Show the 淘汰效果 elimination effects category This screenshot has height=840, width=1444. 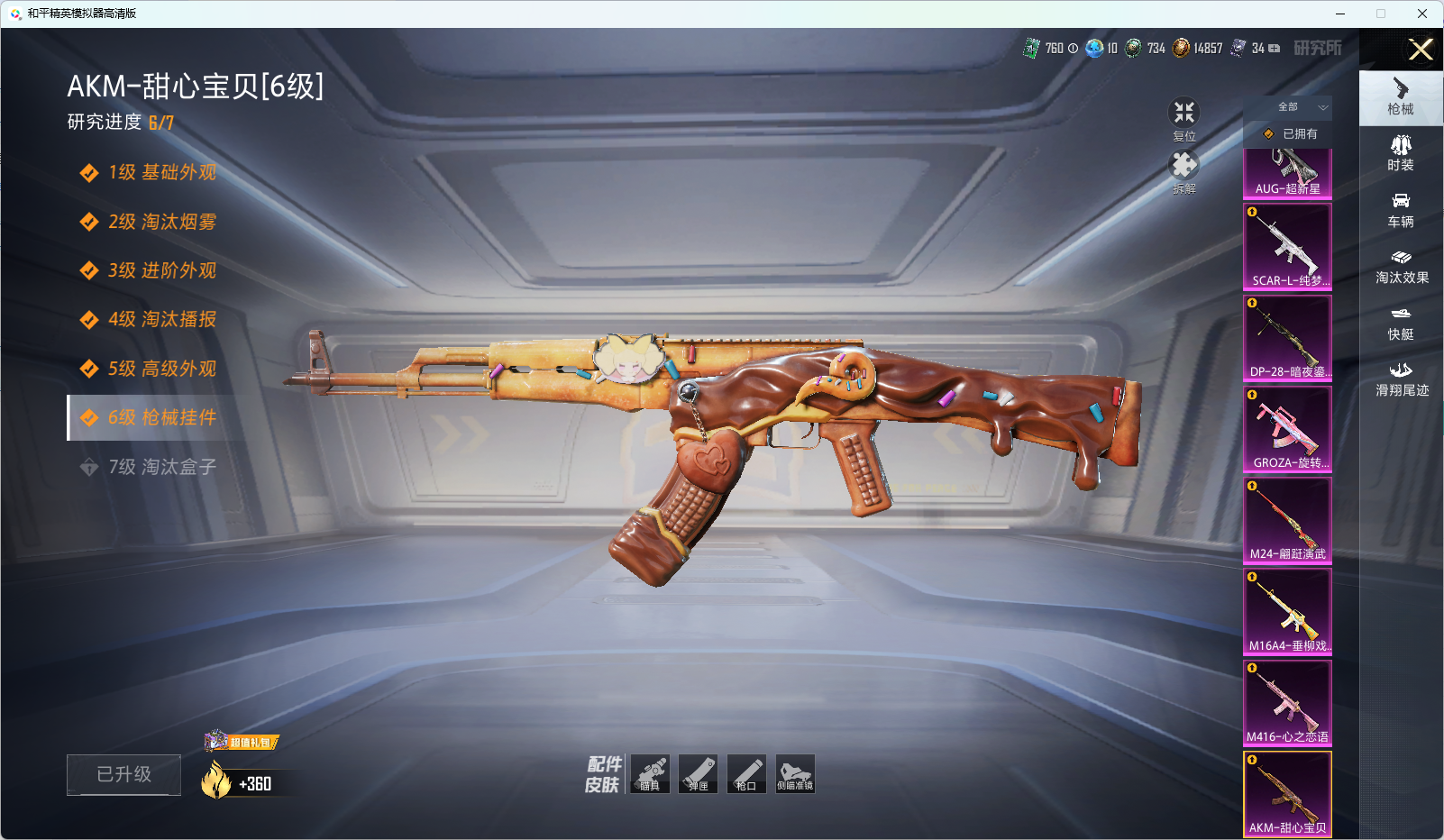pos(1402,267)
